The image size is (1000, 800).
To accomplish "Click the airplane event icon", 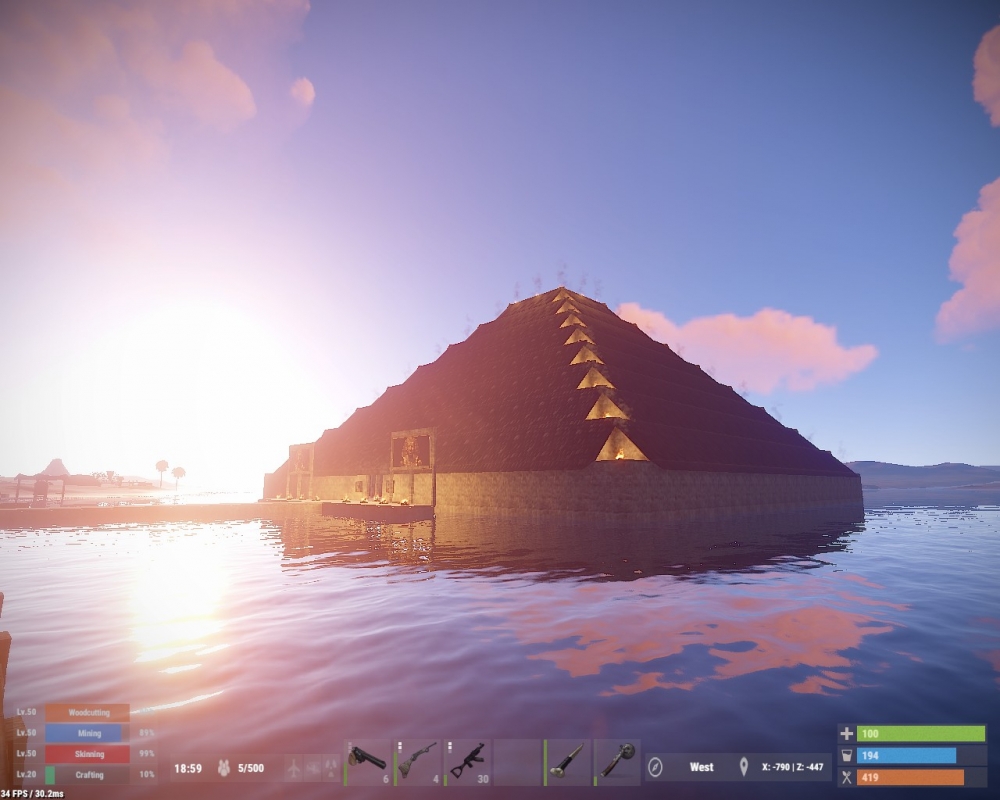I will (x=293, y=768).
